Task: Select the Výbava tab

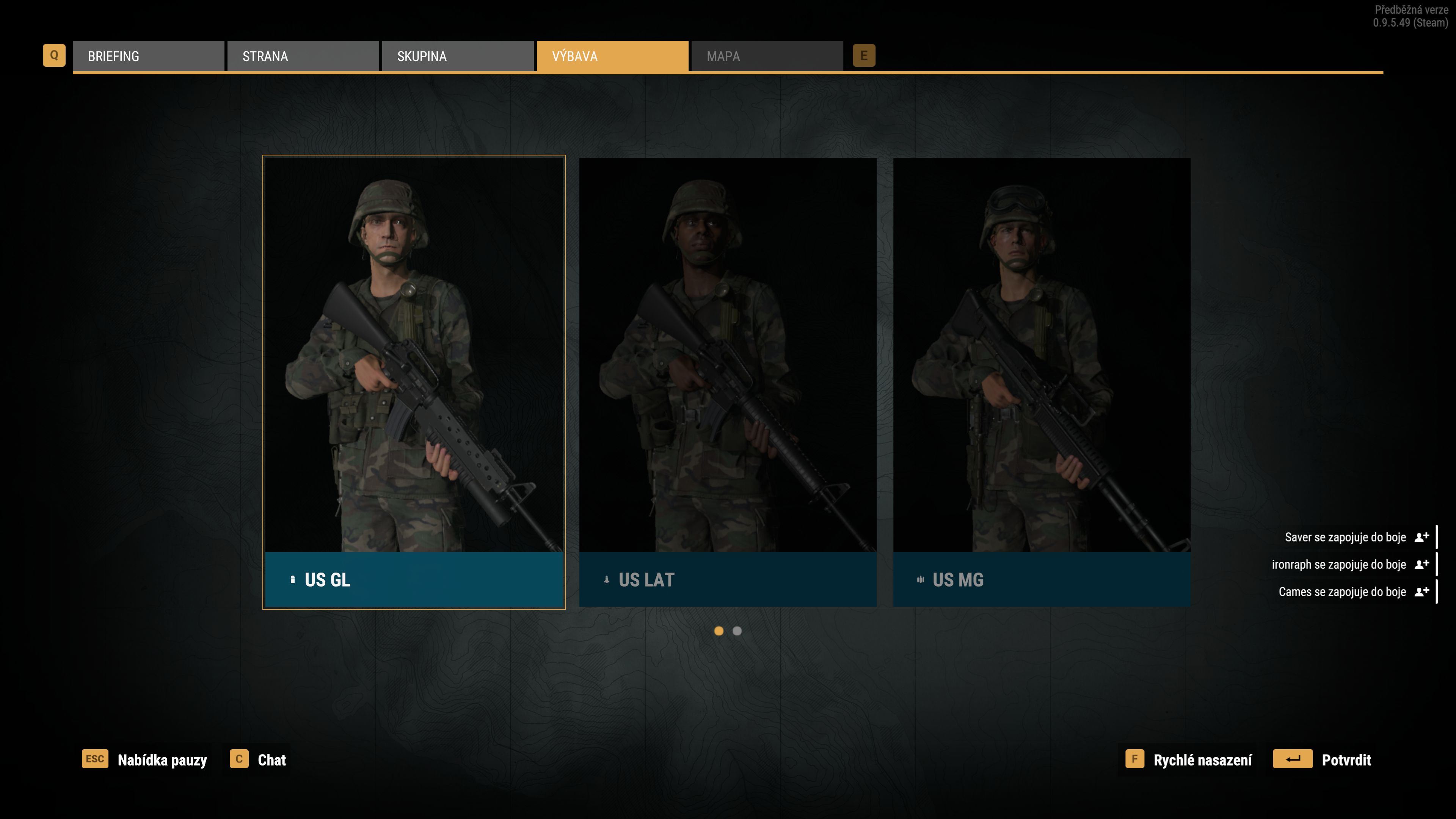Action: (x=612, y=56)
